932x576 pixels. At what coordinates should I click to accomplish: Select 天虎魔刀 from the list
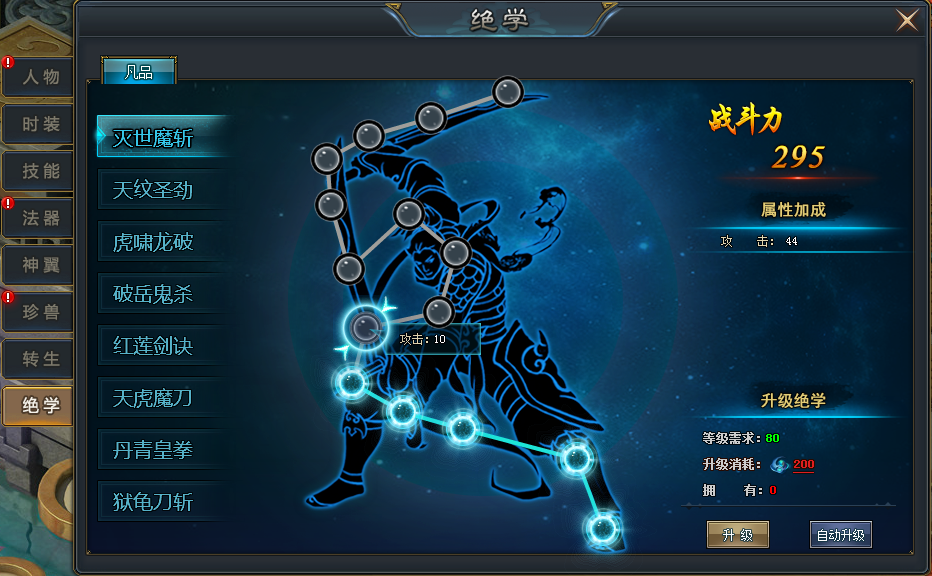(x=155, y=398)
